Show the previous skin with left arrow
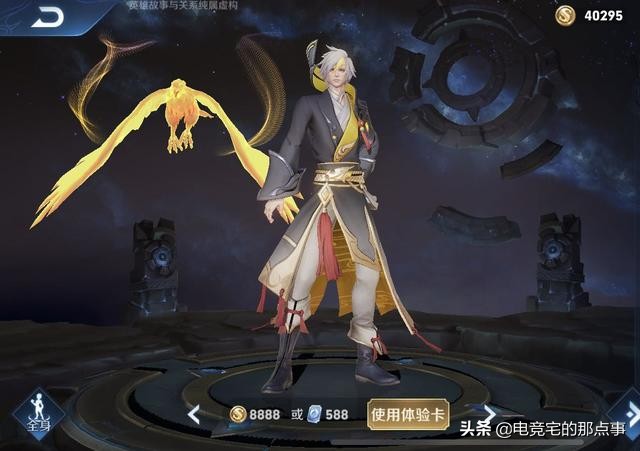Image resolution: width=640 pixels, height=451 pixels. pos(193,414)
